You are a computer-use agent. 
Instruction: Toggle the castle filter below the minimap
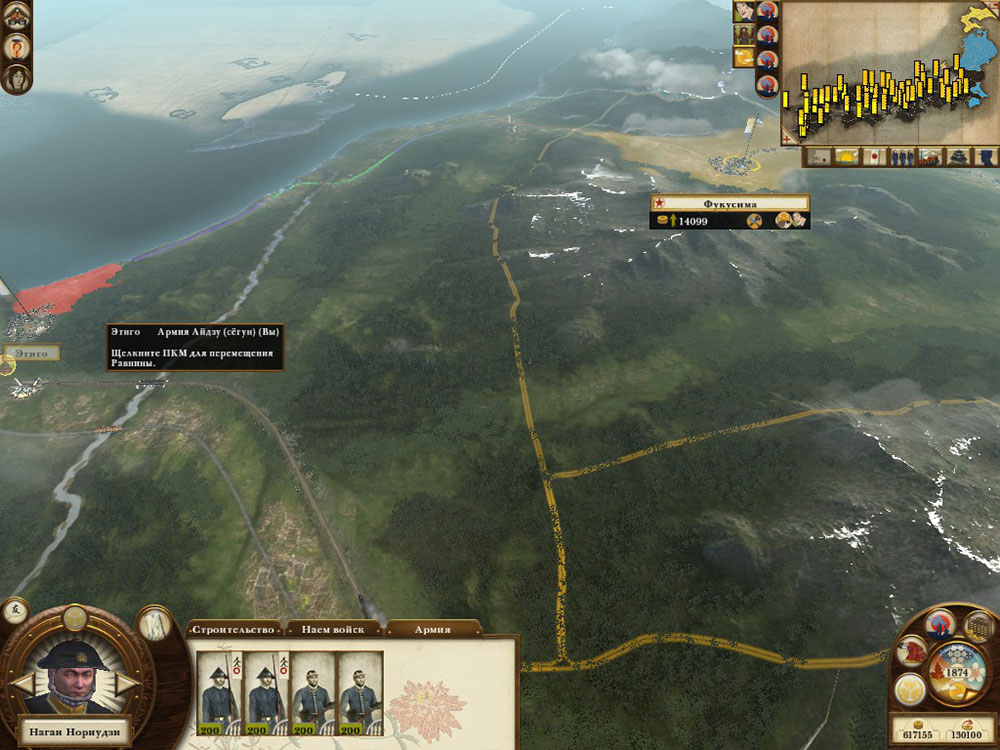click(958, 157)
